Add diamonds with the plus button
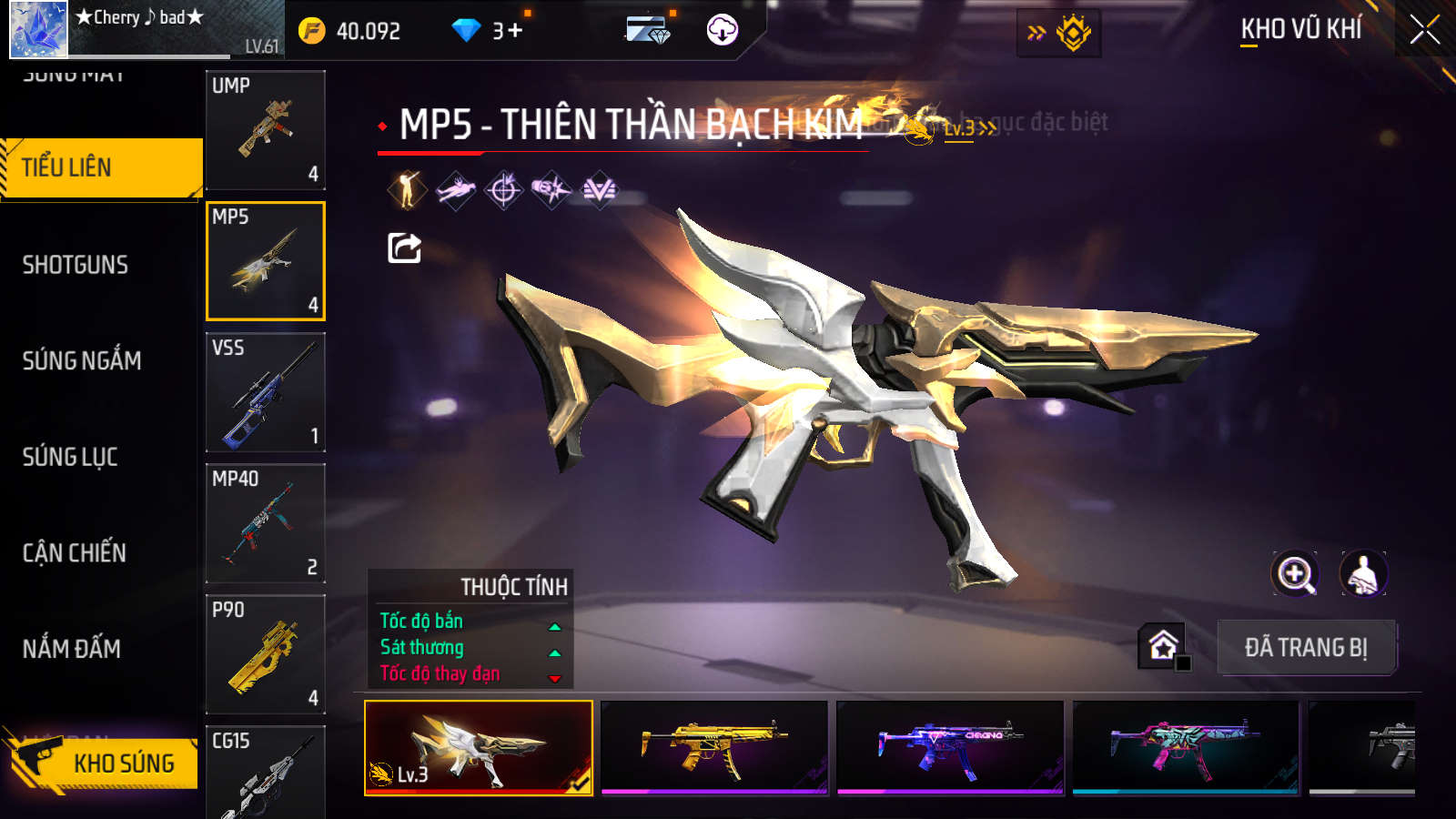The width and height of the screenshot is (1456, 819). click(x=515, y=31)
